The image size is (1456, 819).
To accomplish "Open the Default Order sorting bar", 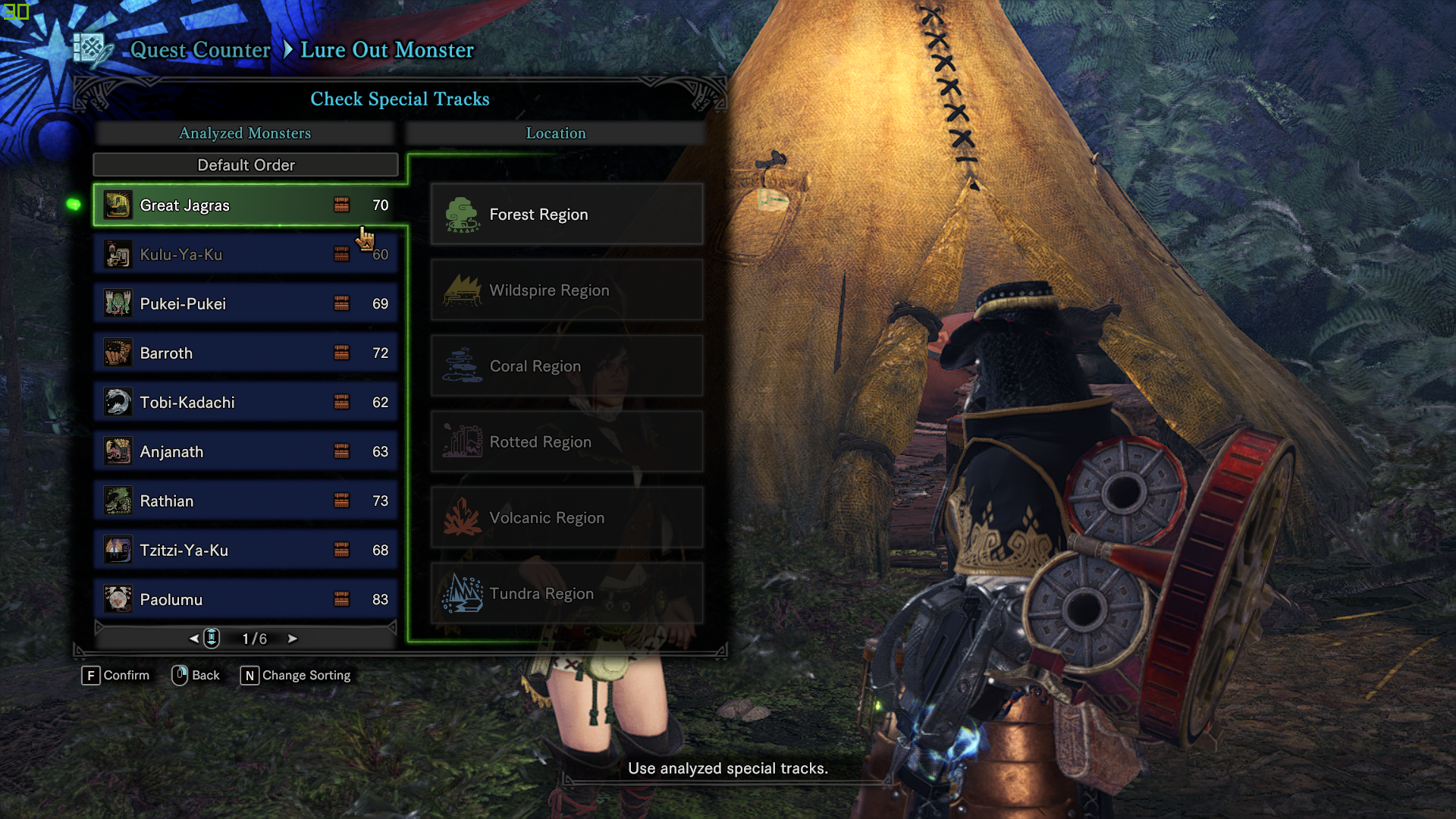I will 246,165.
